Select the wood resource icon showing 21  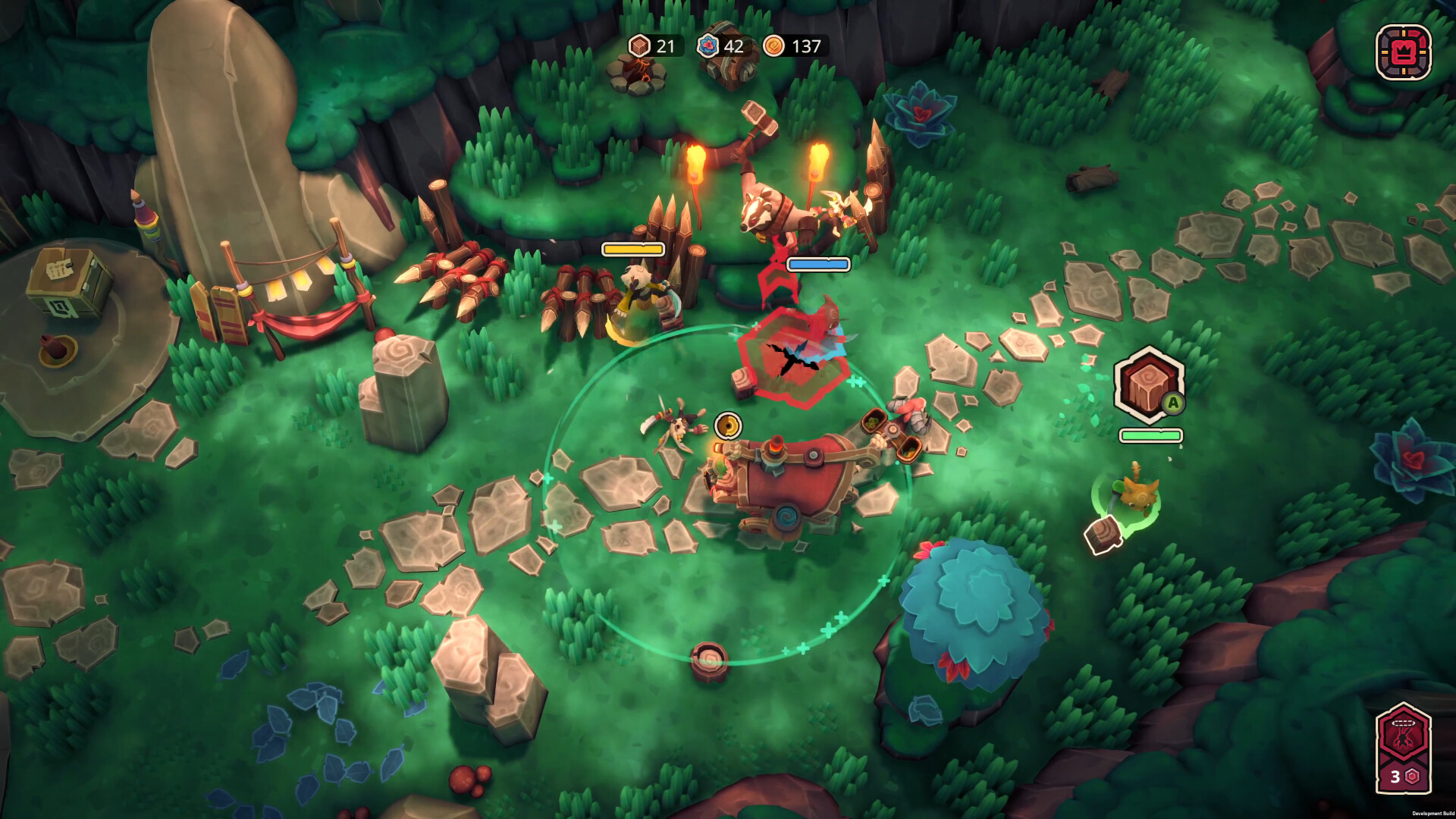[x=639, y=47]
